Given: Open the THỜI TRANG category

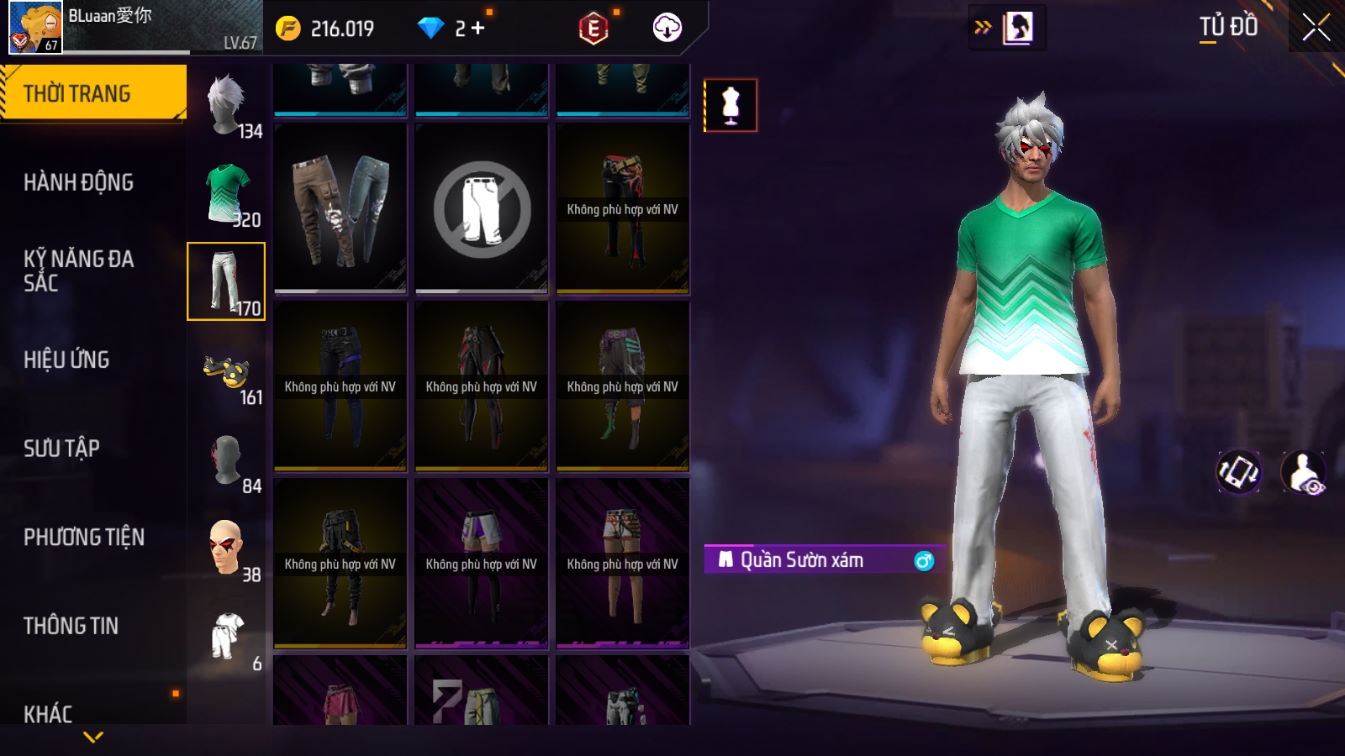Looking at the screenshot, I should [92, 94].
